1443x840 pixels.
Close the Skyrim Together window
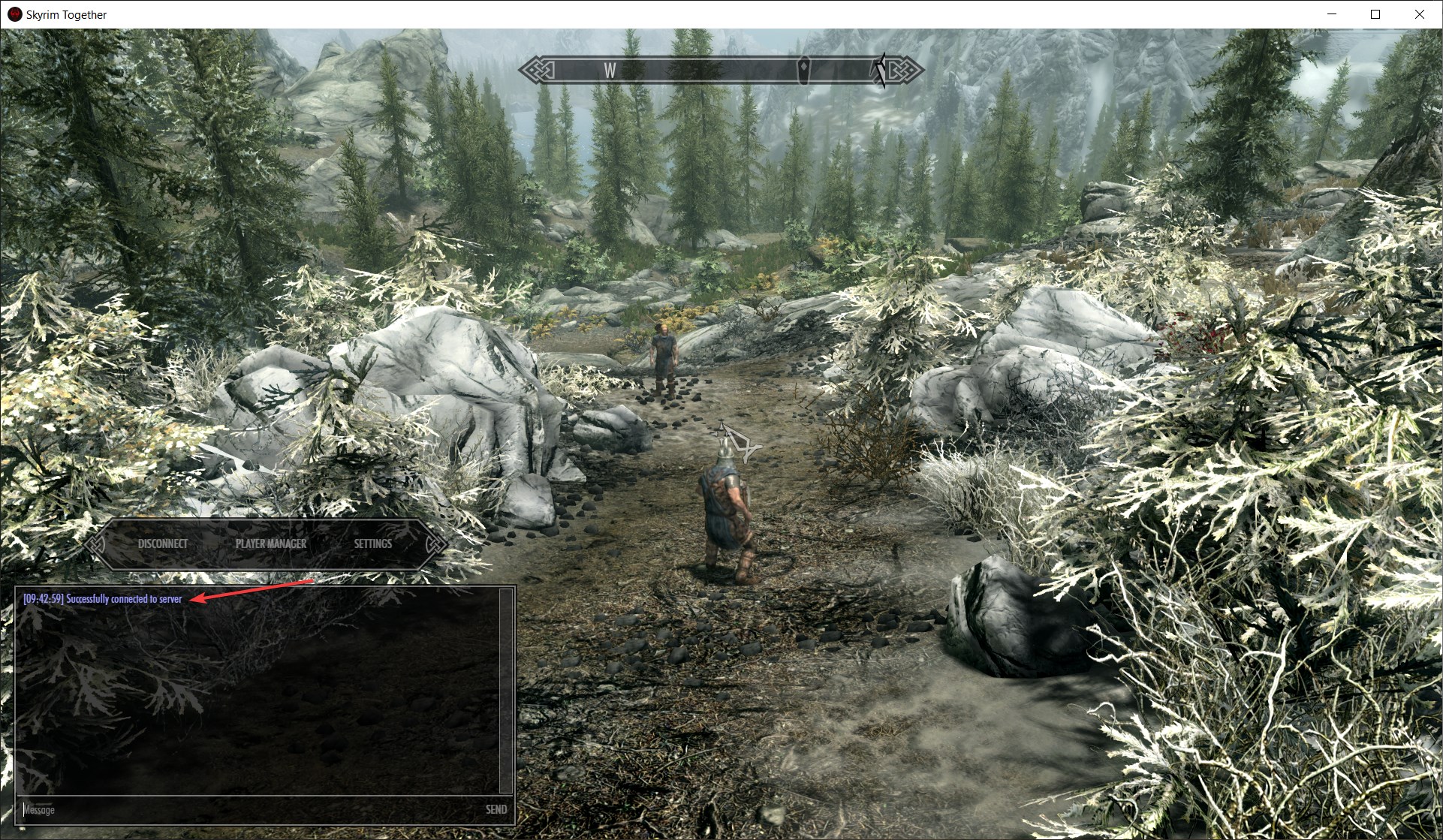pyautogui.click(x=1419, y=14)
